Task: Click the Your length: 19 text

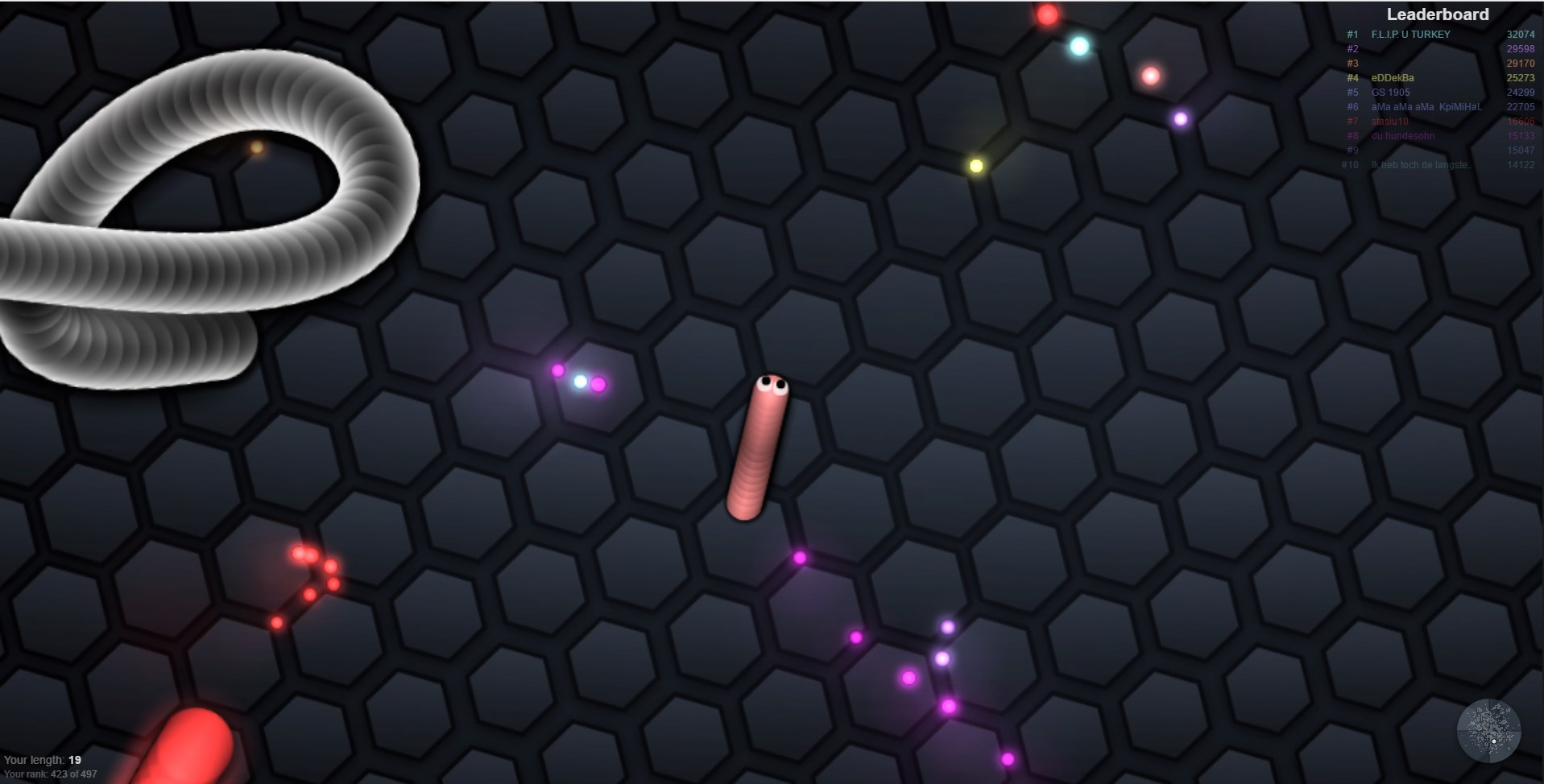Action: click(x=42, y=758)
